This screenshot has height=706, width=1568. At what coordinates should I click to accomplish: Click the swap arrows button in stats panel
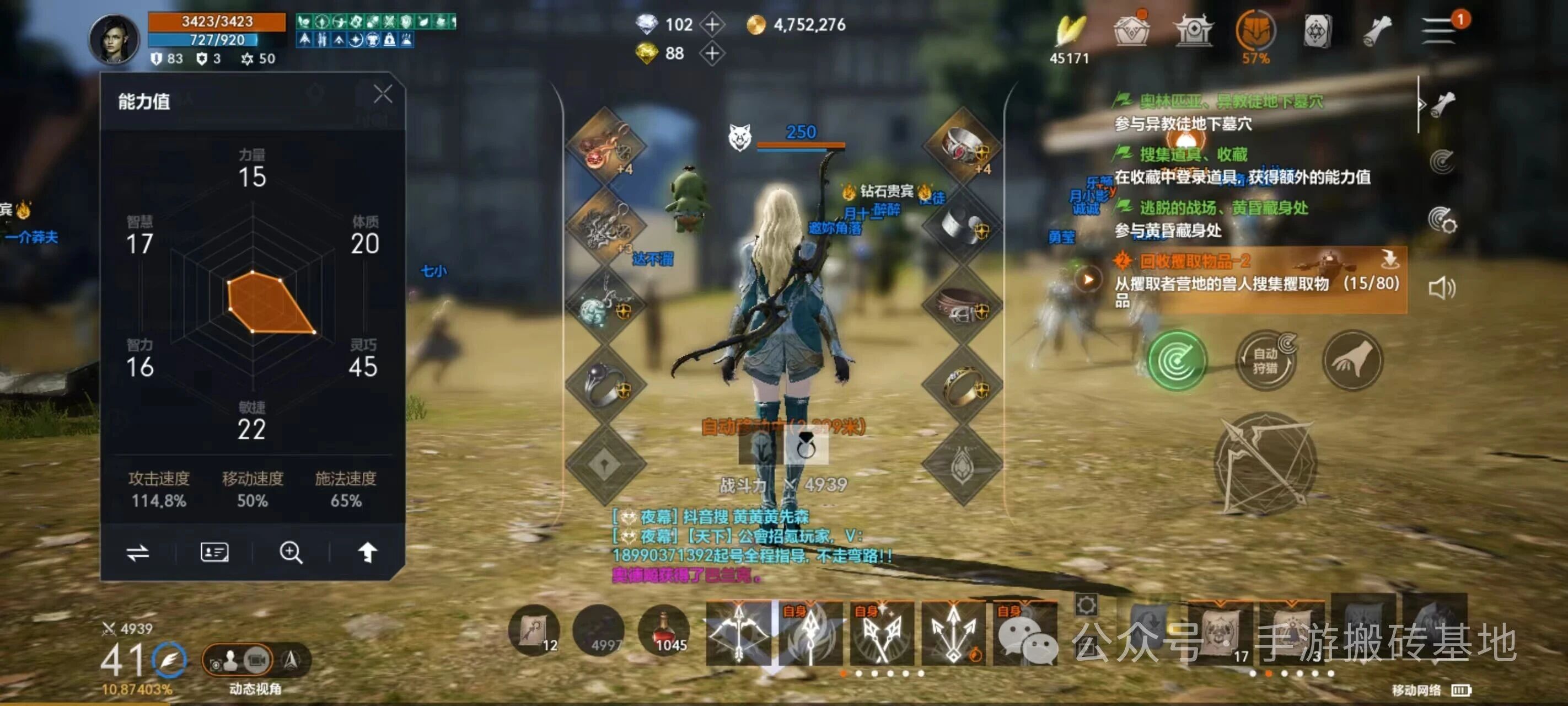[x=138, y=553]
